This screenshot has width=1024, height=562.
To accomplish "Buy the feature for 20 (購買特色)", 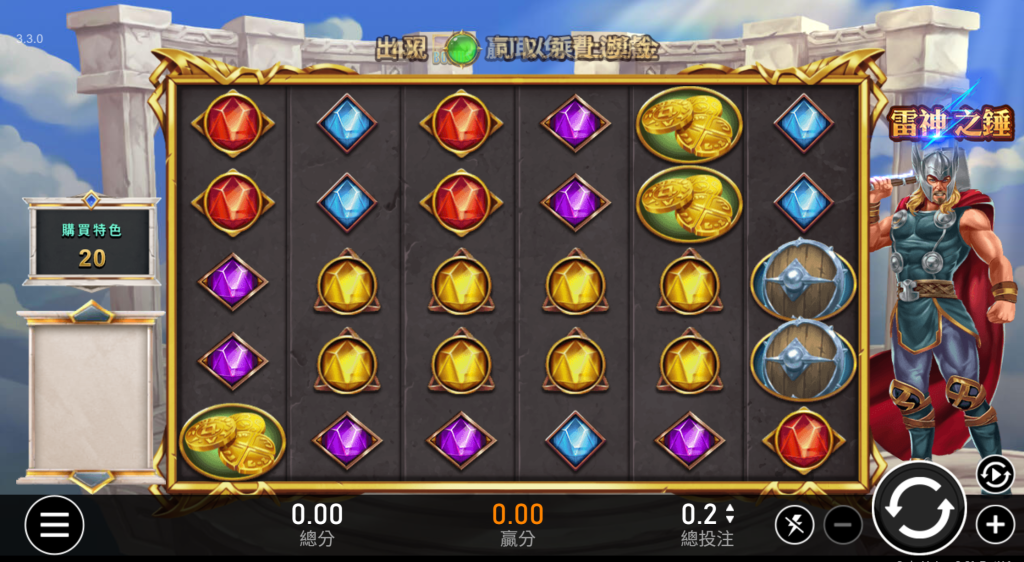I will pos(92,244).
